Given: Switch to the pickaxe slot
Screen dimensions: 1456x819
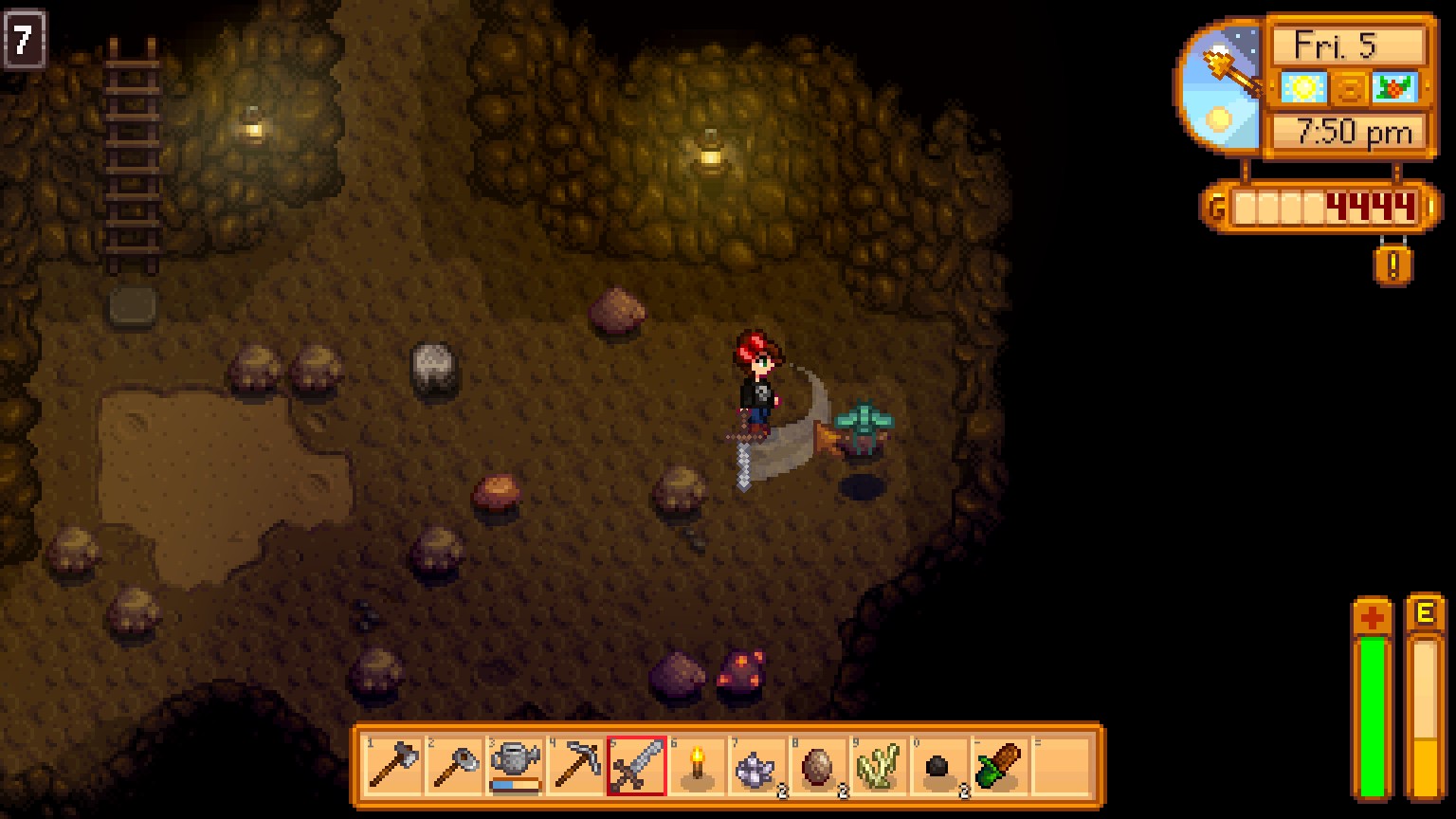Looking at the screenshot, I should pyautogui.click(x=574, y=766).
